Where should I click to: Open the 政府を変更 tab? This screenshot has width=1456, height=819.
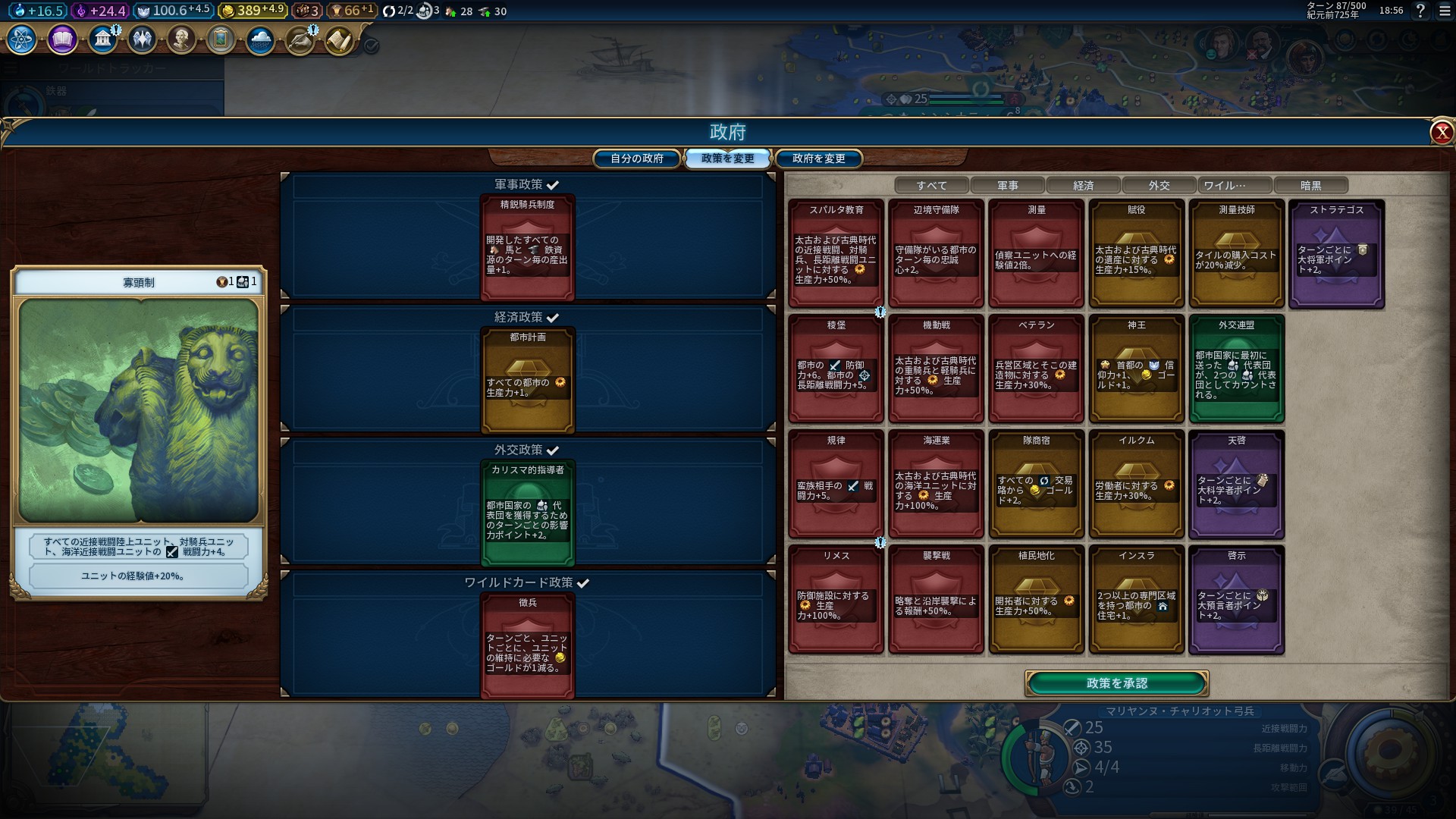tap(818, 158)
